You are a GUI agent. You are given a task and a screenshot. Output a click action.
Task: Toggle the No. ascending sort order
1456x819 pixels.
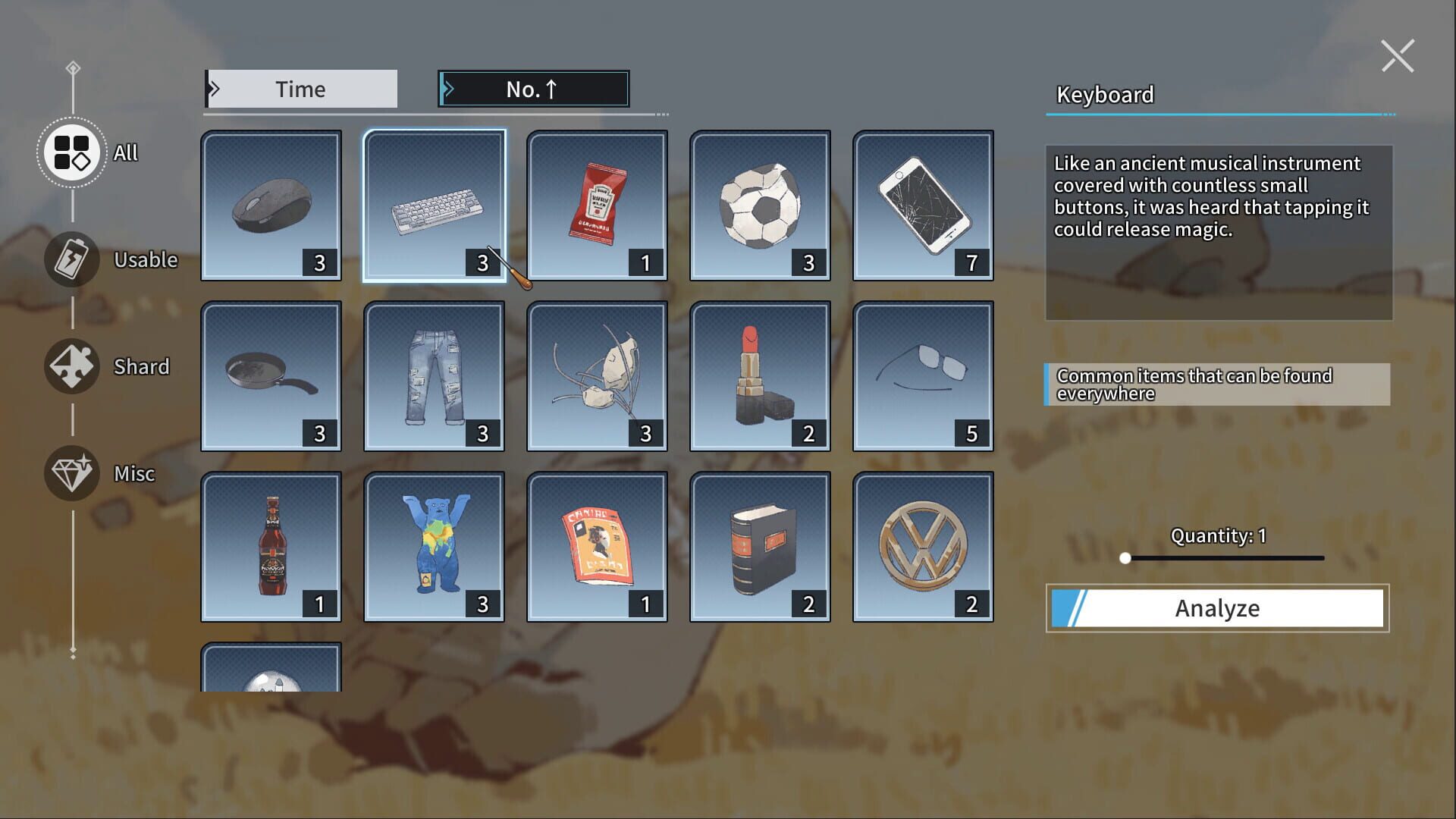coord(532,88)
